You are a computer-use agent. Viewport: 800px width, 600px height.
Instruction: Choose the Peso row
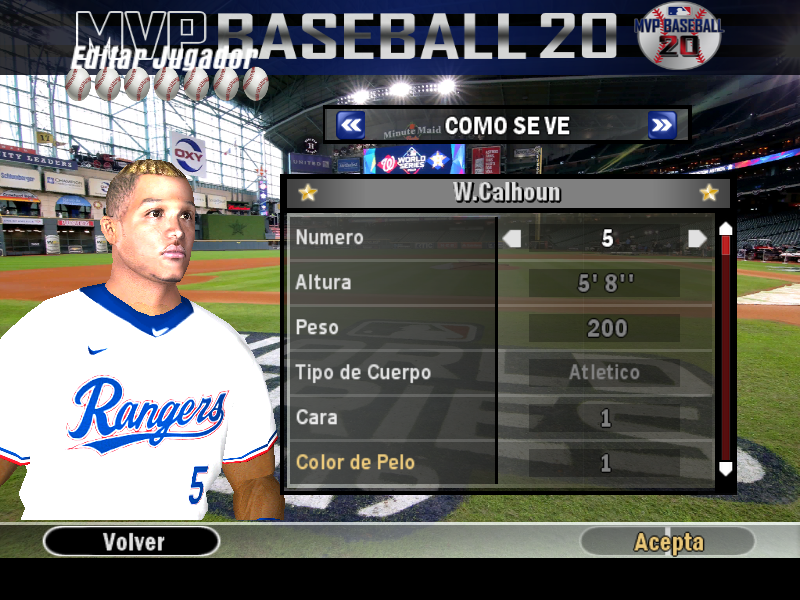(x=392, y=328)
